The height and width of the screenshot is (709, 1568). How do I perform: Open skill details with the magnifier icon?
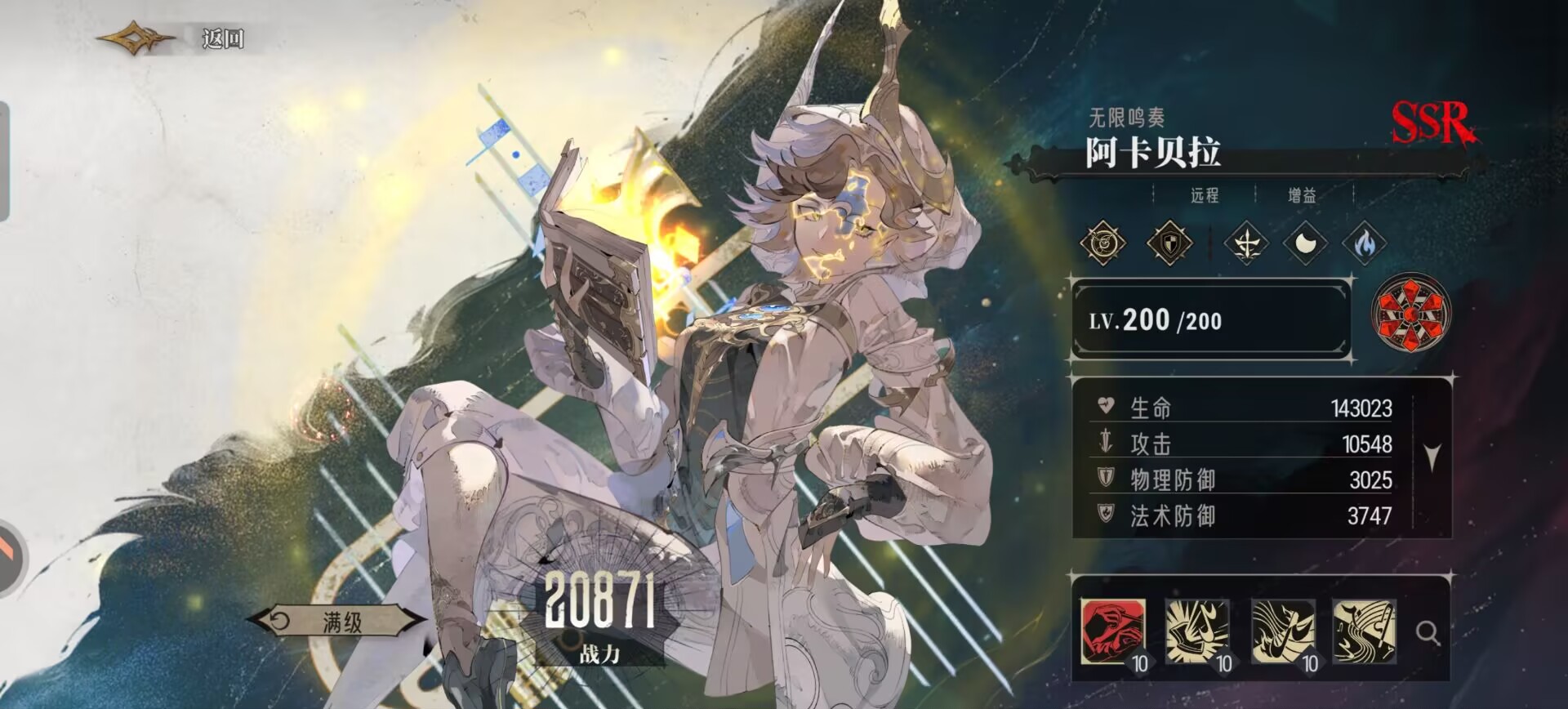point(1428,633)
